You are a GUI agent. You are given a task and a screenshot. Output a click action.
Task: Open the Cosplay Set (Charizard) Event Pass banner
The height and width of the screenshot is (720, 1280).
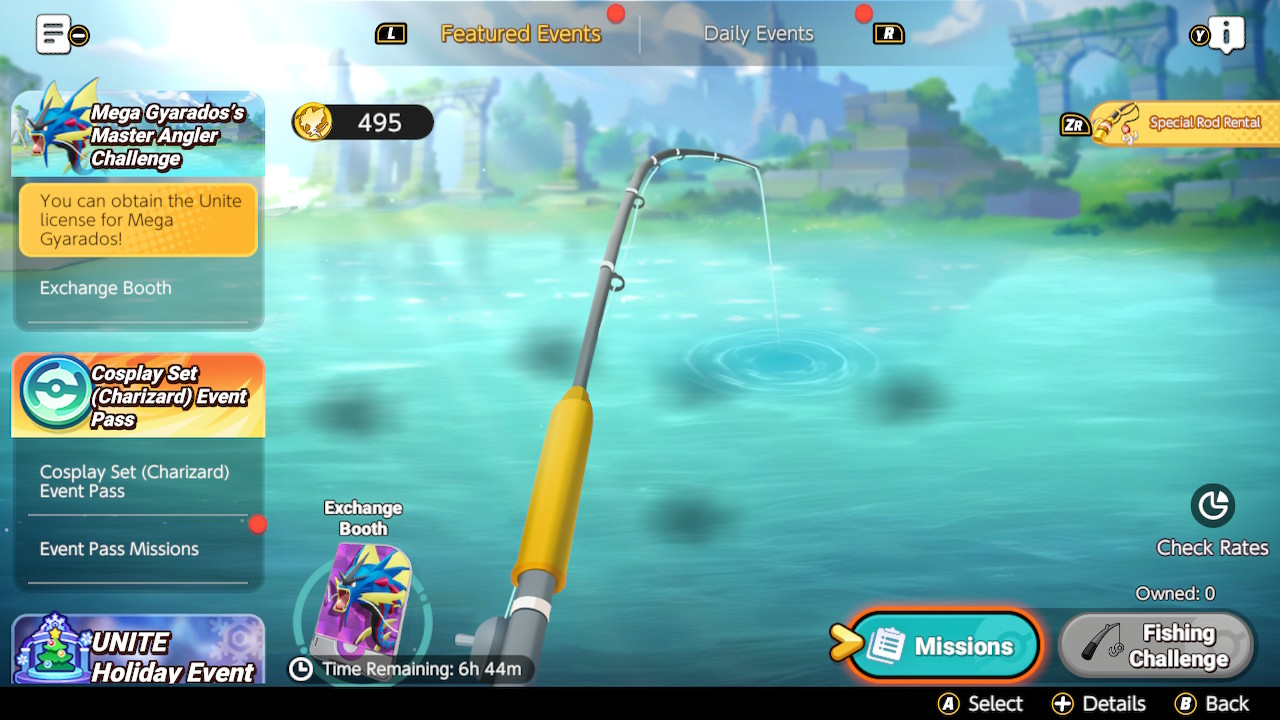pyautogui.click(x=138, y=396)
